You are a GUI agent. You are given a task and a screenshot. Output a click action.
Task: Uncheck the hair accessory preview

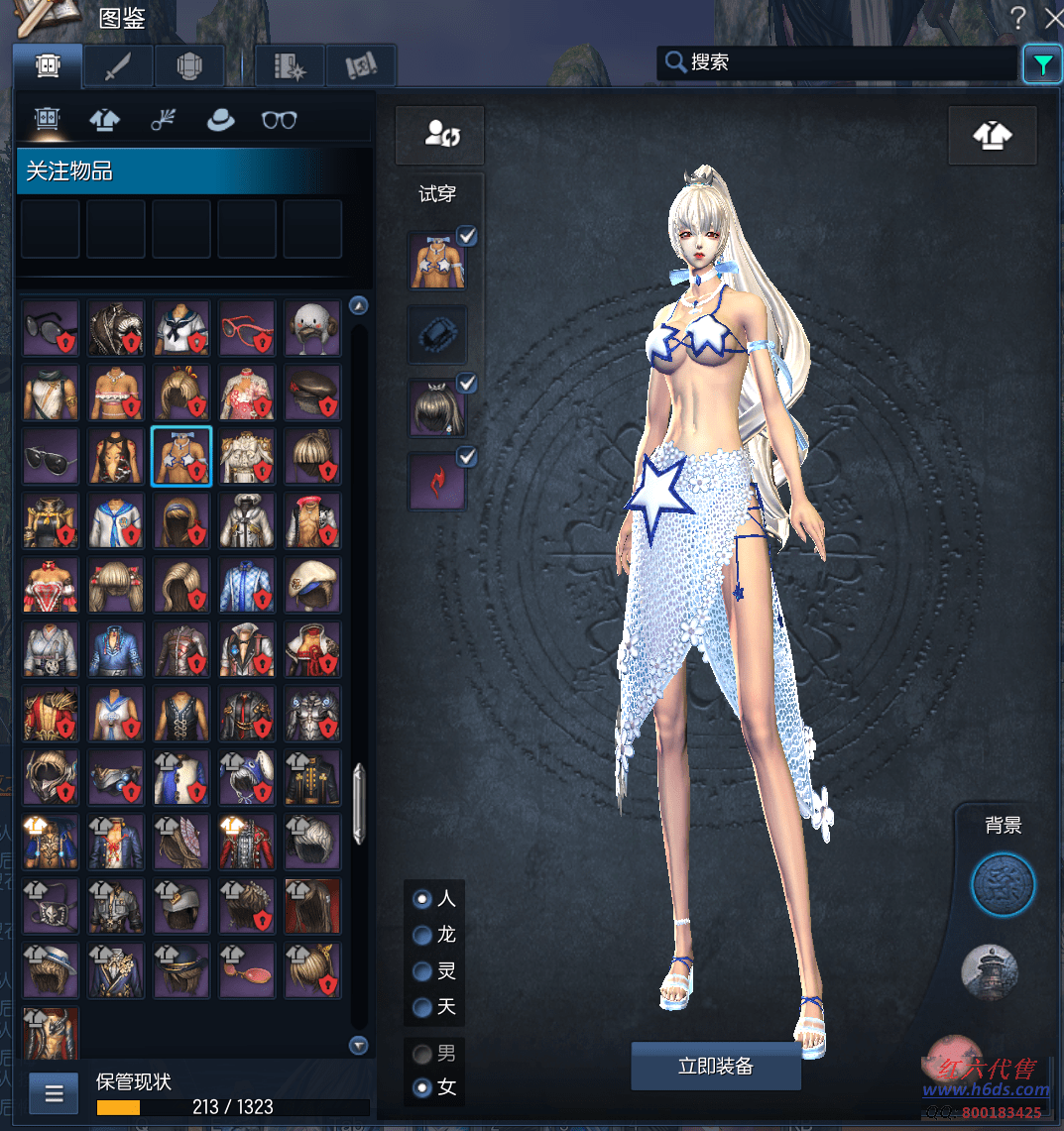click(467, 383)
